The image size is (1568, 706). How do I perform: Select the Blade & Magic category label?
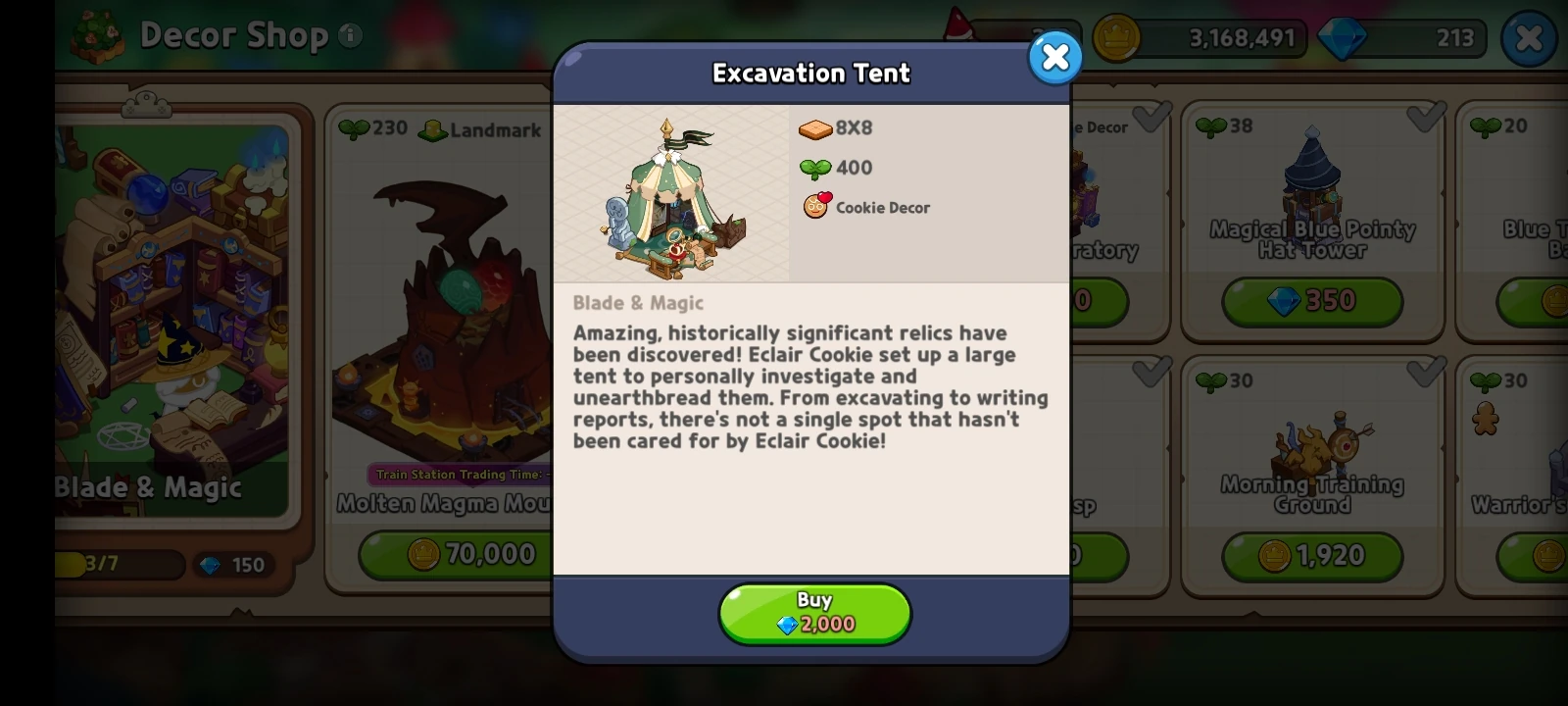[149, 486]
